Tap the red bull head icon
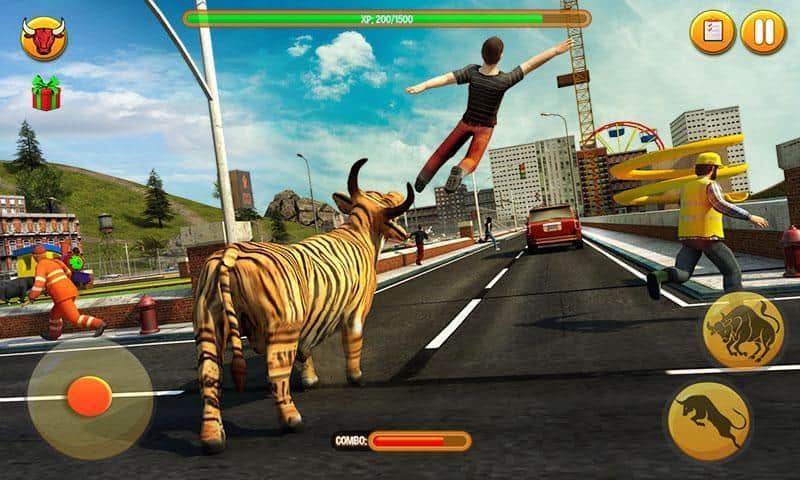This screenshot has width=800, height=480. click(43, 40)
